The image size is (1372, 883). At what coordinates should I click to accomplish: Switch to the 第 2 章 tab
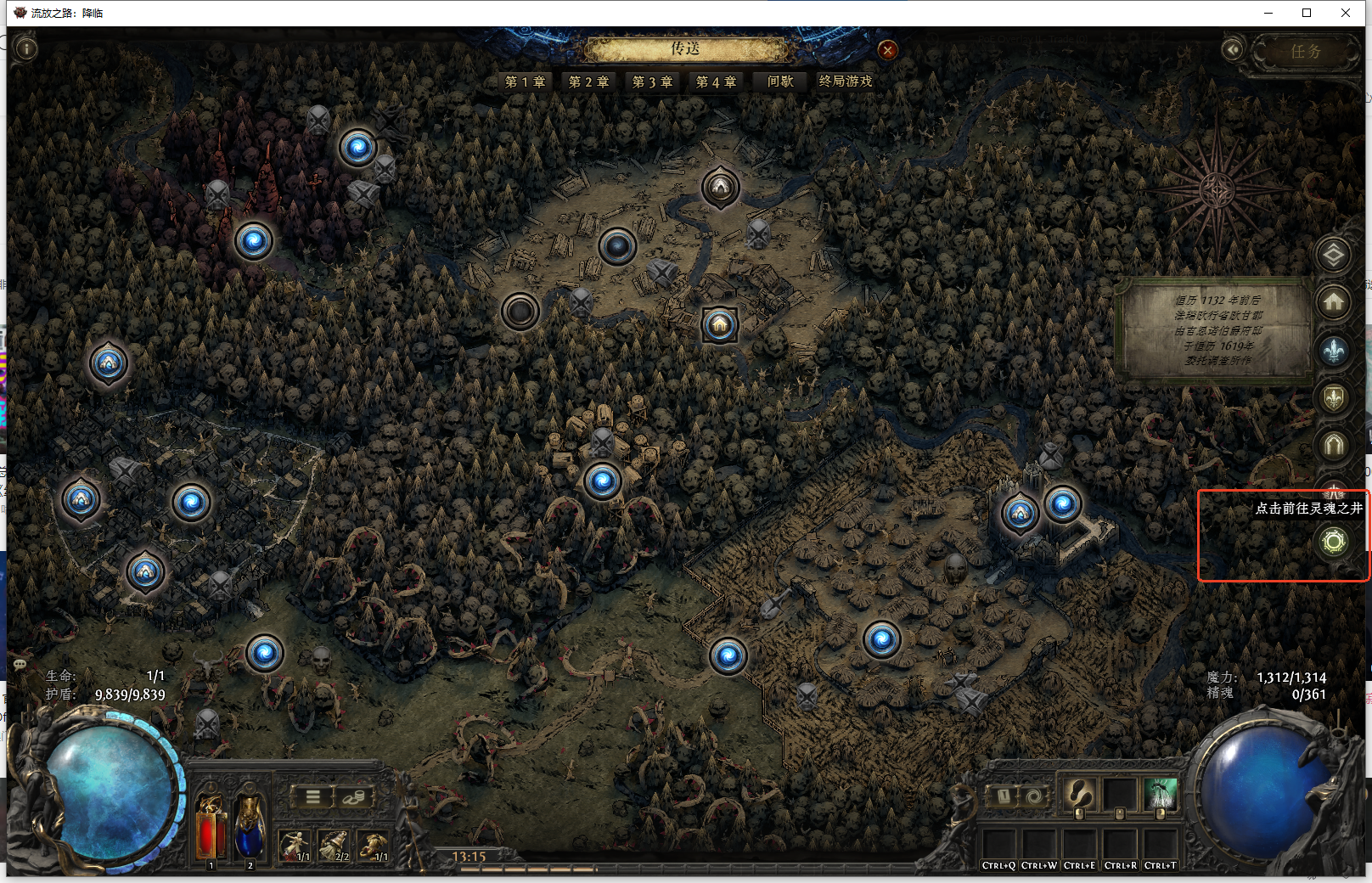point(588,82)
